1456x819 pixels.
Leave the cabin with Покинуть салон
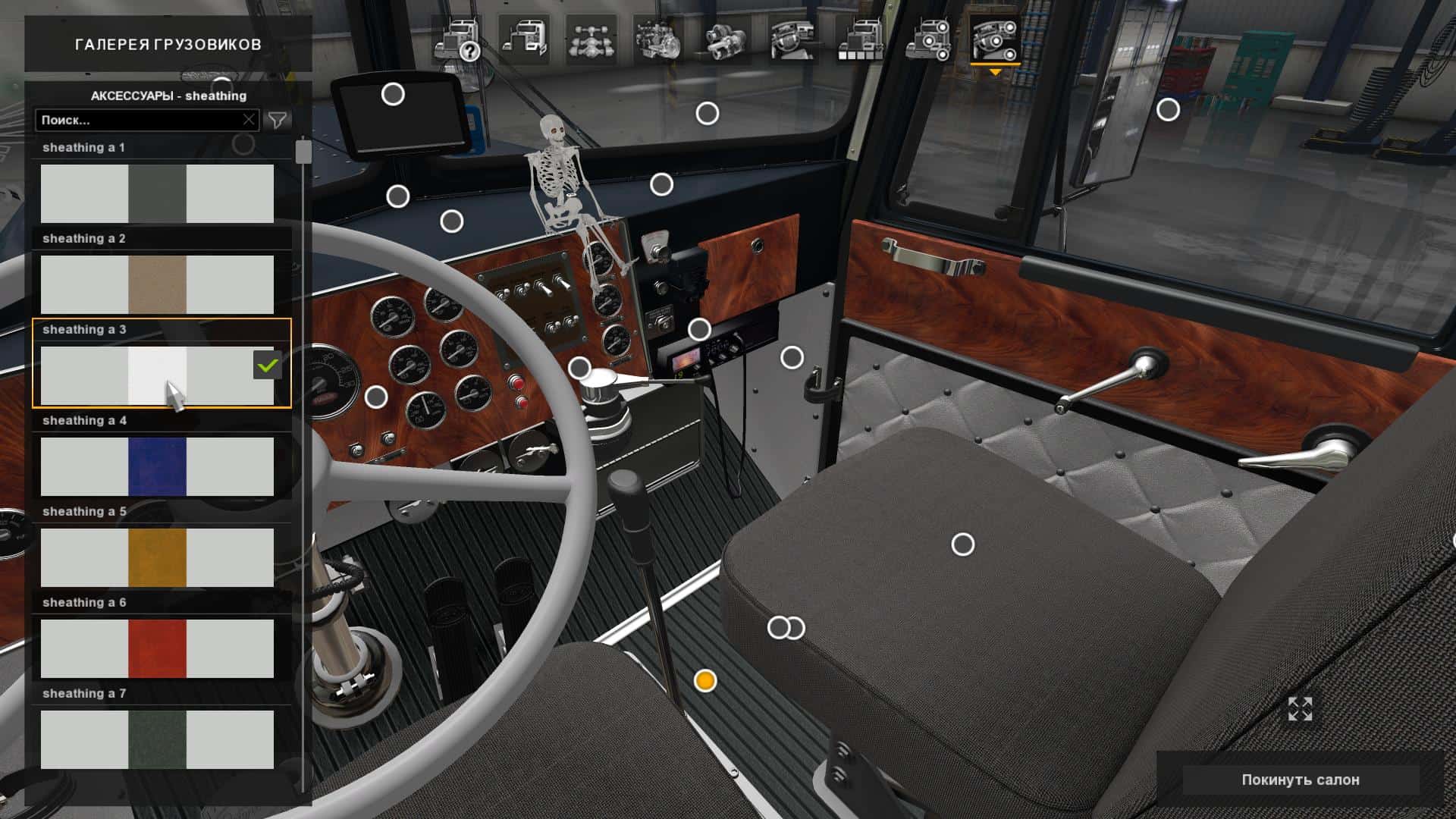pos(1300,780)
